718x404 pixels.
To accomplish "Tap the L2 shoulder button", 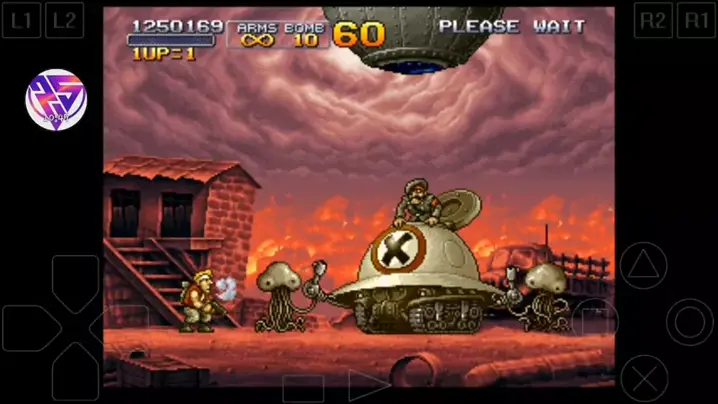I will click(64, 19).
